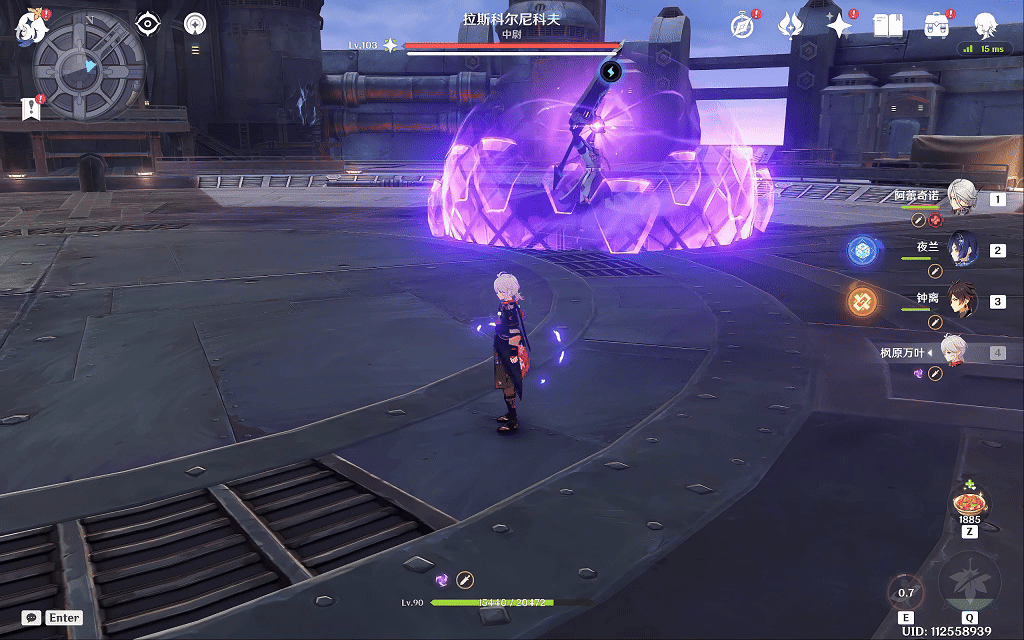
Task: Switch to party member 钟离
Action: coord(960,301)
